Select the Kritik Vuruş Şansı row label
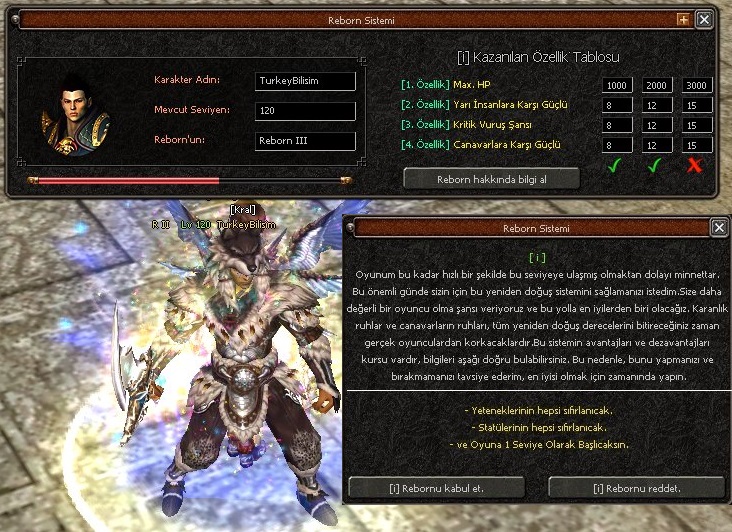 (465, 125)
